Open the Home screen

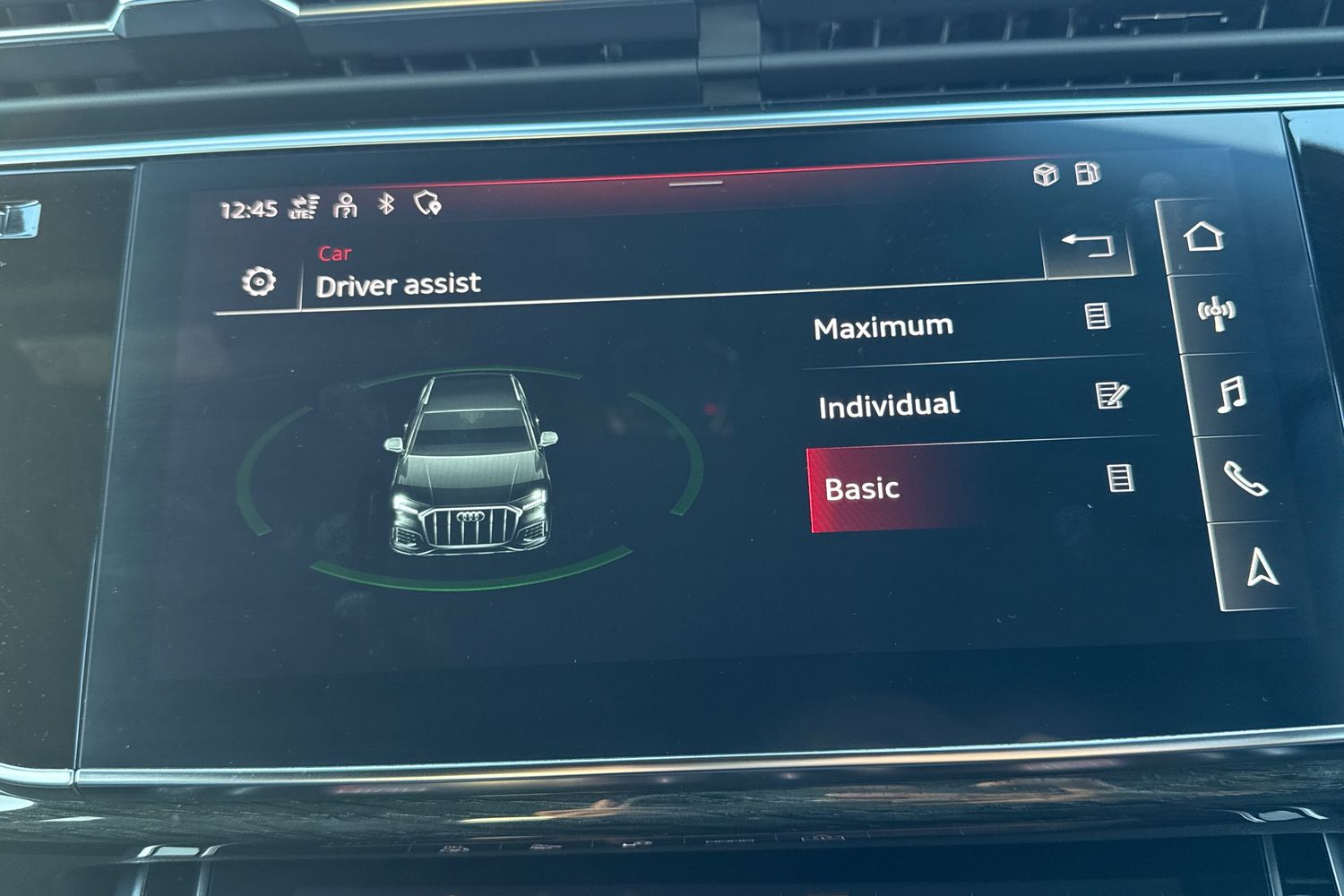coord(1203,237)
